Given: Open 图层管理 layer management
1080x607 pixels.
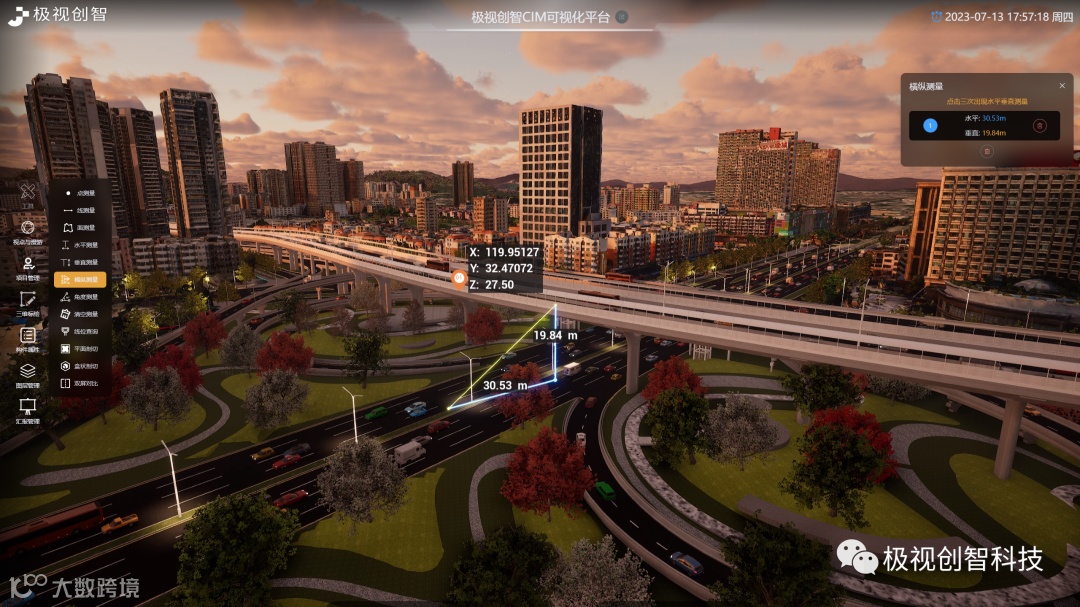Looking at the screenshot, I should 28,374.
